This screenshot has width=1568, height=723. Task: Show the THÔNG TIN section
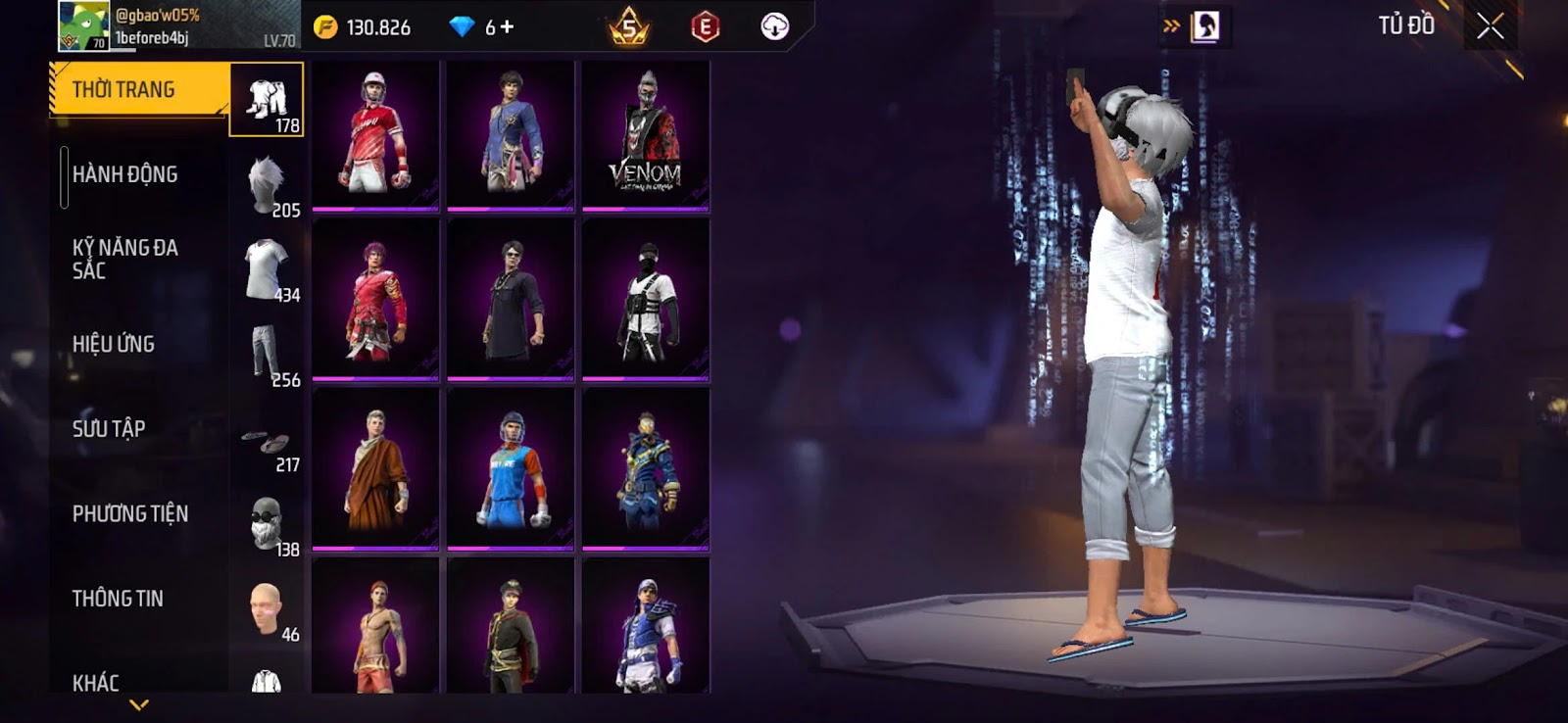(118, 599)
